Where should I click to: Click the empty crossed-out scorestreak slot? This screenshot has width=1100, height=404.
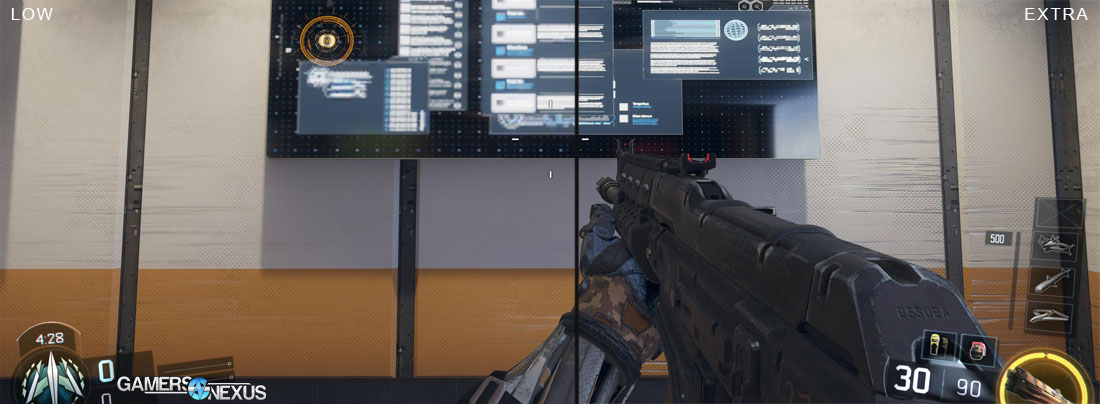pos(1059,211)
